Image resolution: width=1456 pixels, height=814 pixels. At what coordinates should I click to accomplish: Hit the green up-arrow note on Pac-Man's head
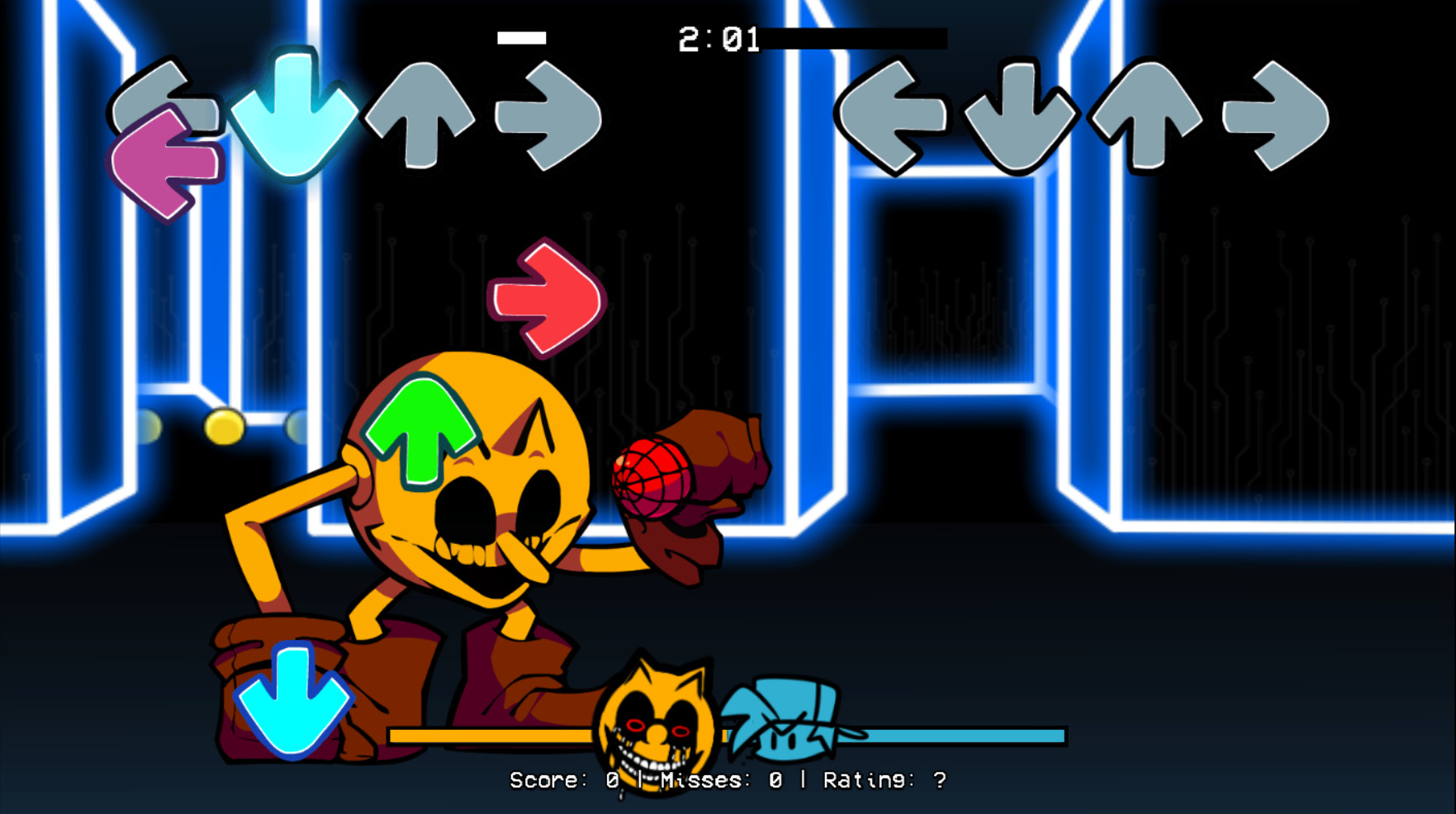click(421, 429)
